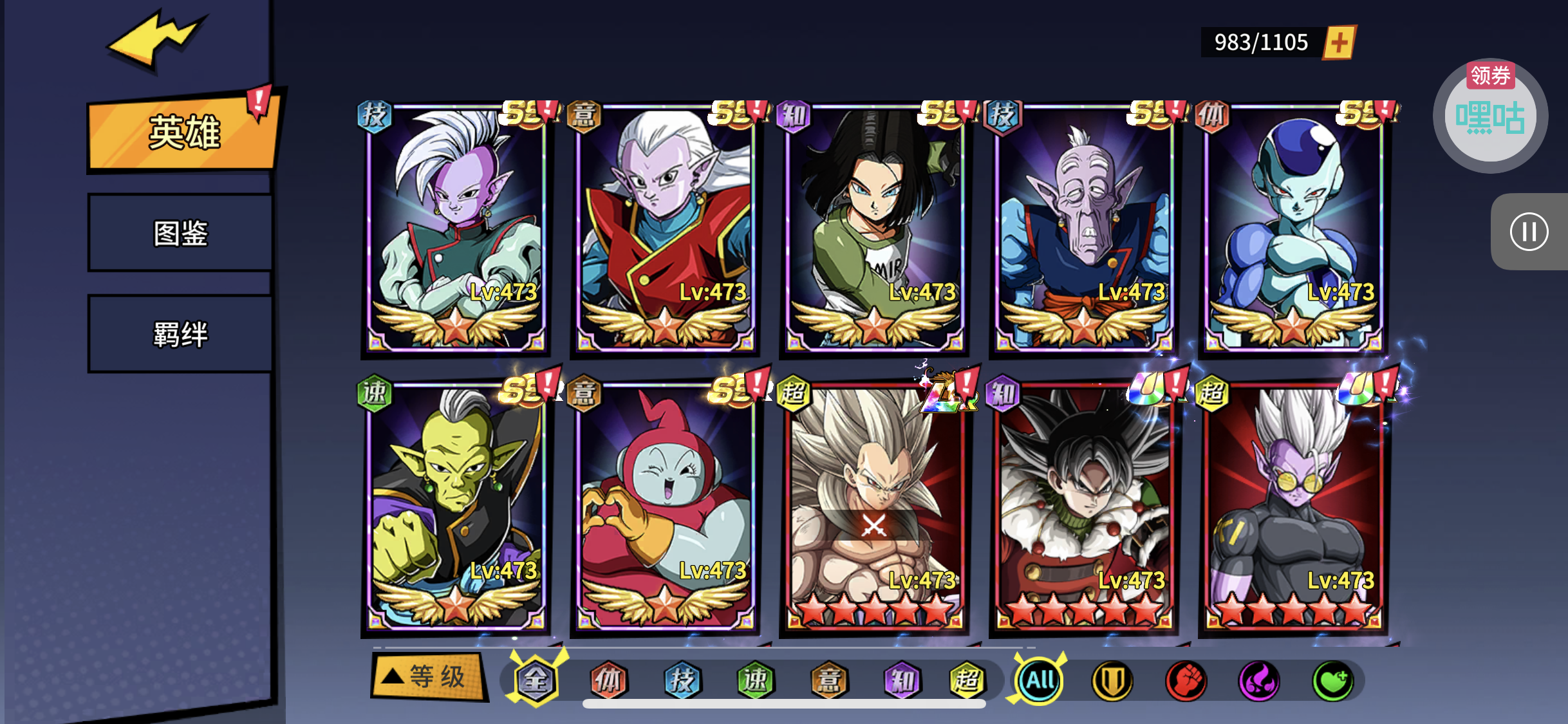Filter heroes by 体 type

(608, 680)
